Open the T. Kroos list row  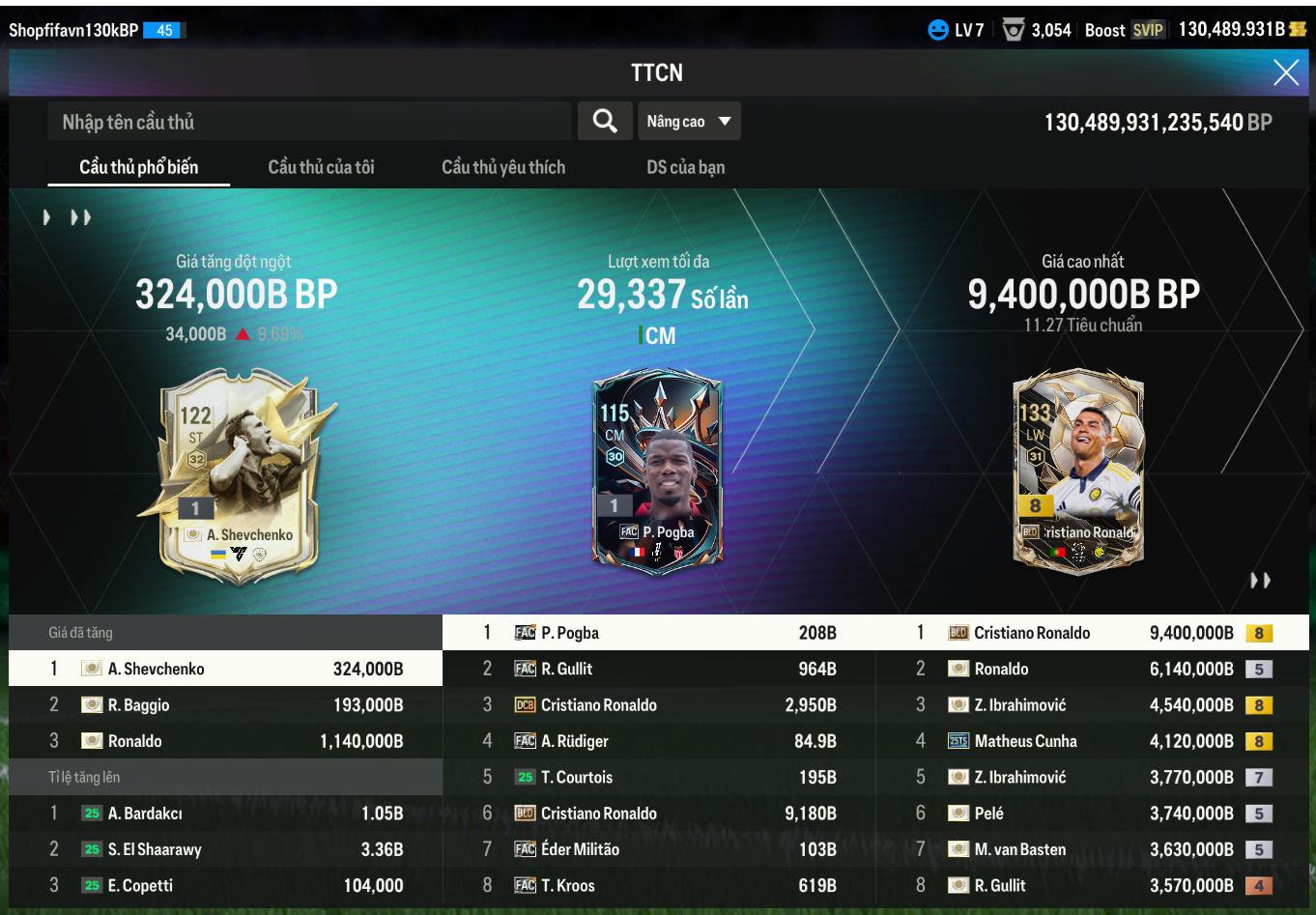659,886
